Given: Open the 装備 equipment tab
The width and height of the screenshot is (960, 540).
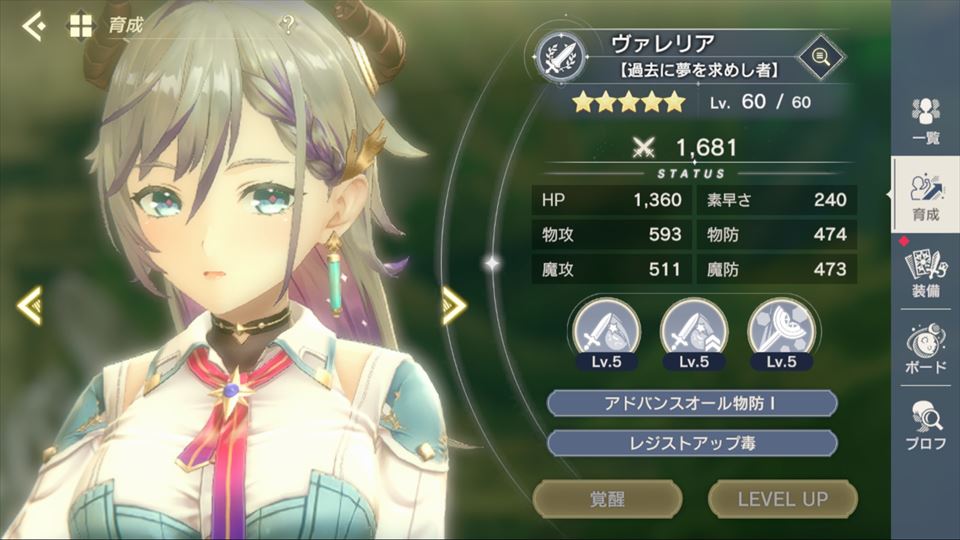Looking at the screenshot, I should pyautogui.click(x=926, y=273).
